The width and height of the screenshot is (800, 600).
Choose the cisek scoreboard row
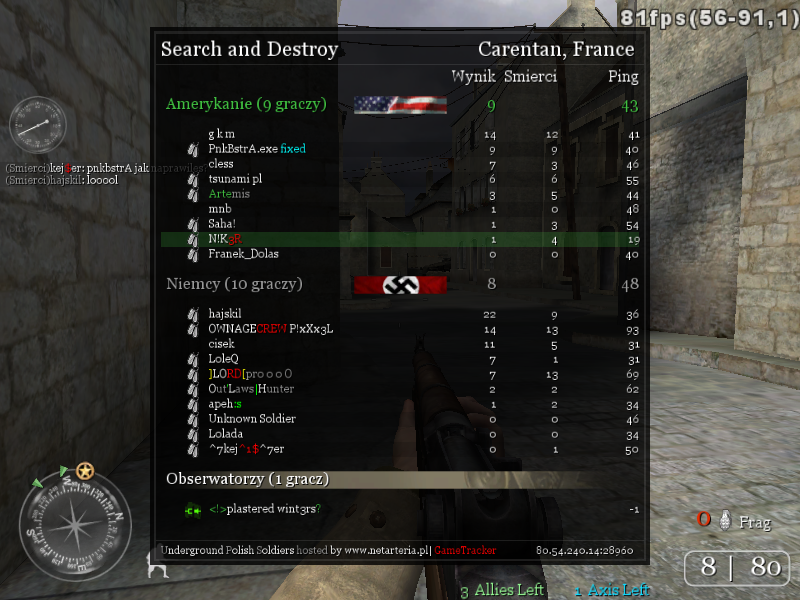(221, 344)
